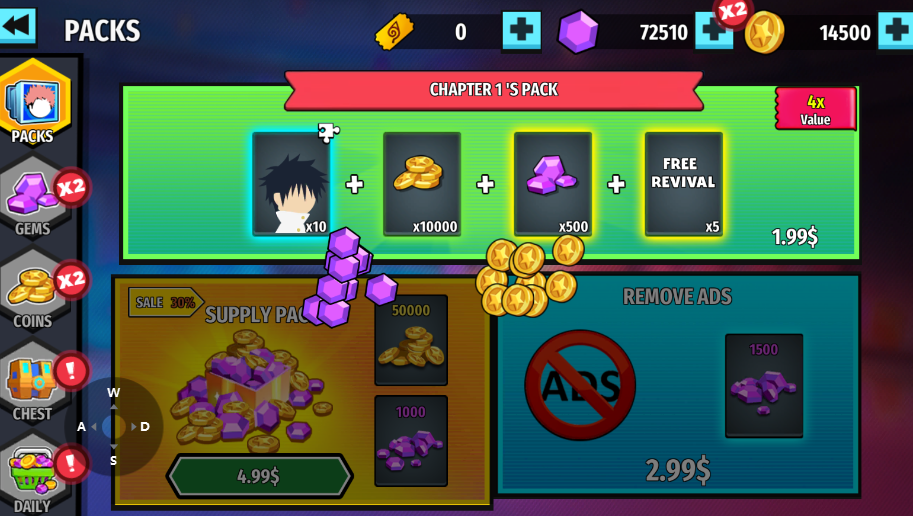Screen dimensions: 913x516
Task: Select the character x10 card
Action: click(x=291, y=184)
